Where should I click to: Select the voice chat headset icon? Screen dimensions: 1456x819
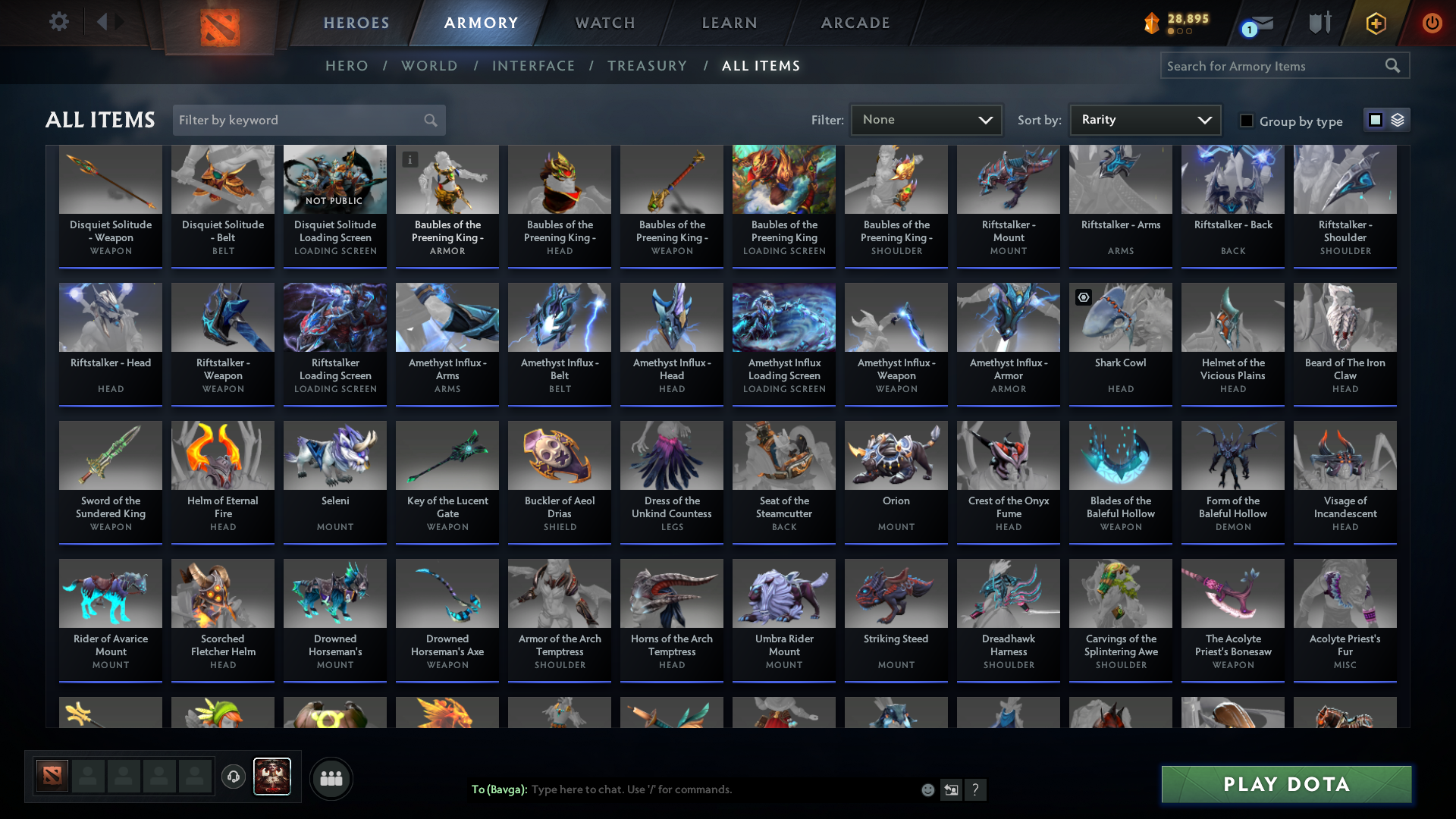(x=234, y=777)
